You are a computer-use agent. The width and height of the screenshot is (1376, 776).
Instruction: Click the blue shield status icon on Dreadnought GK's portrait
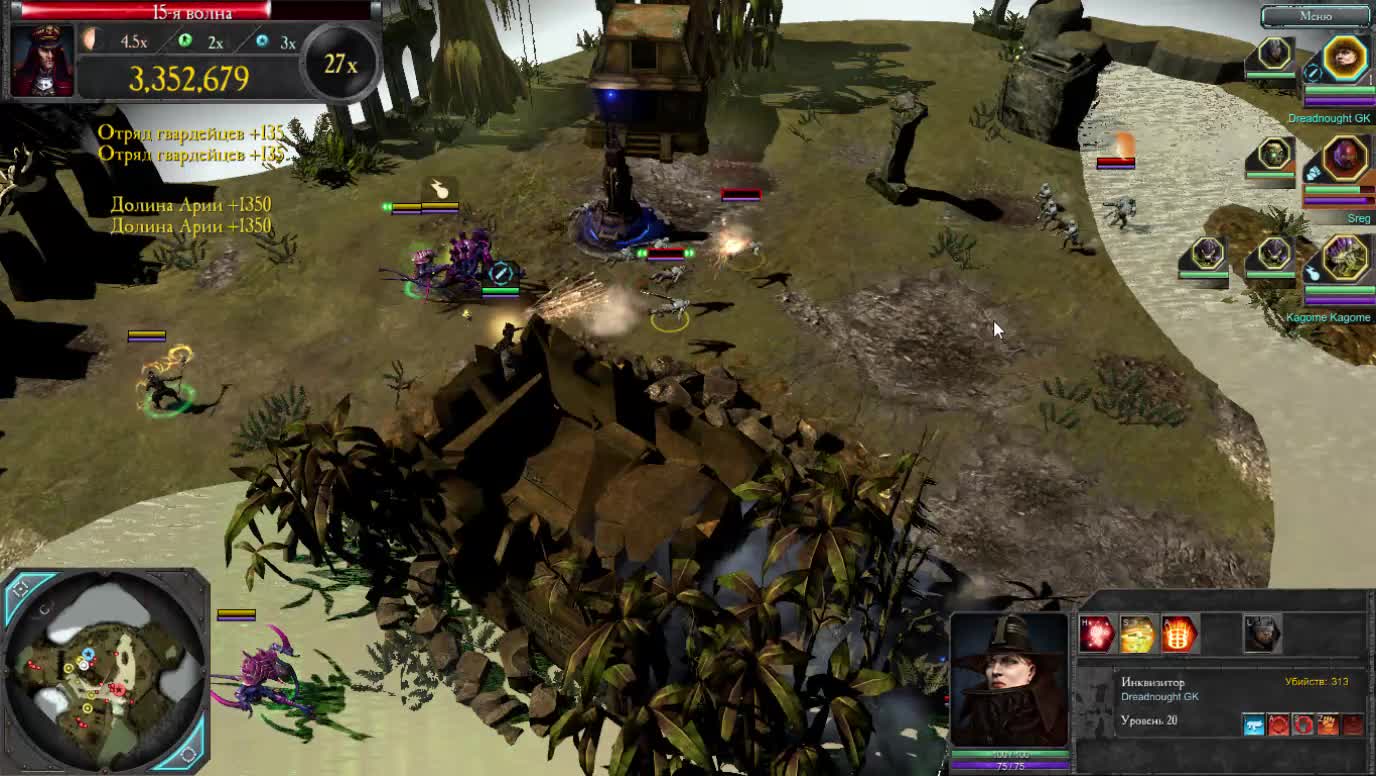coord(1312,74)
